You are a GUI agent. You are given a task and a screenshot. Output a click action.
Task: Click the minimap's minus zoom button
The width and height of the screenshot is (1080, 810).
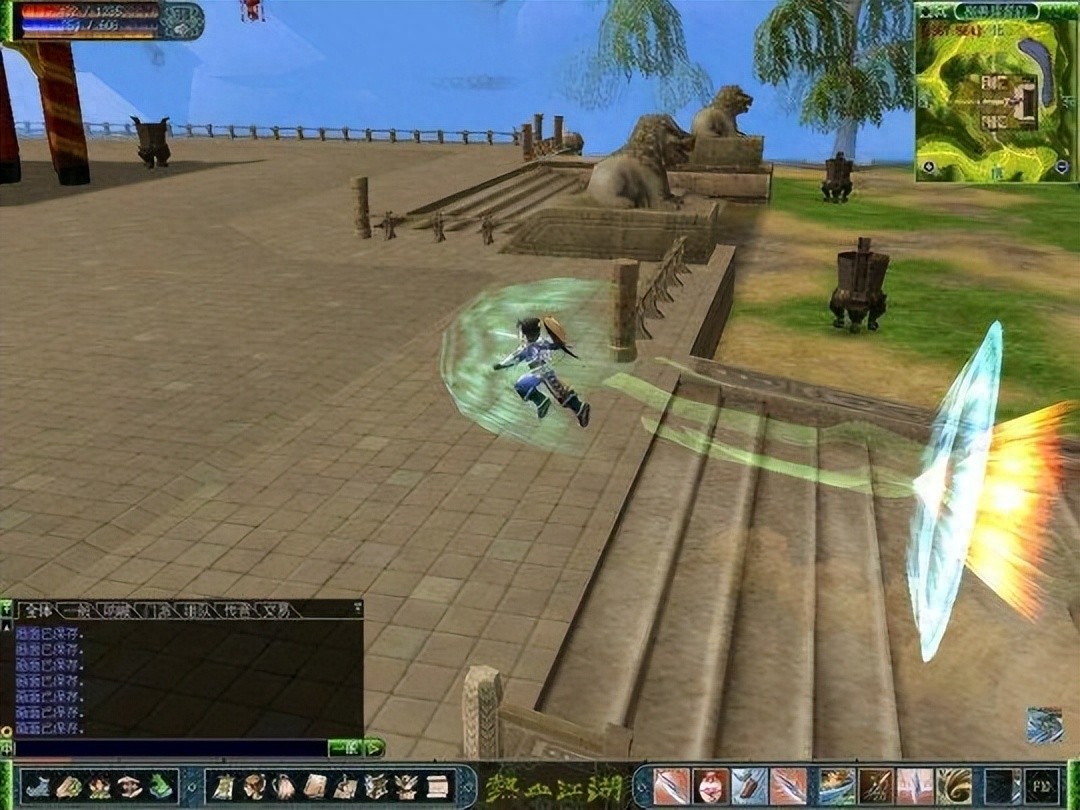[1061, 166]
